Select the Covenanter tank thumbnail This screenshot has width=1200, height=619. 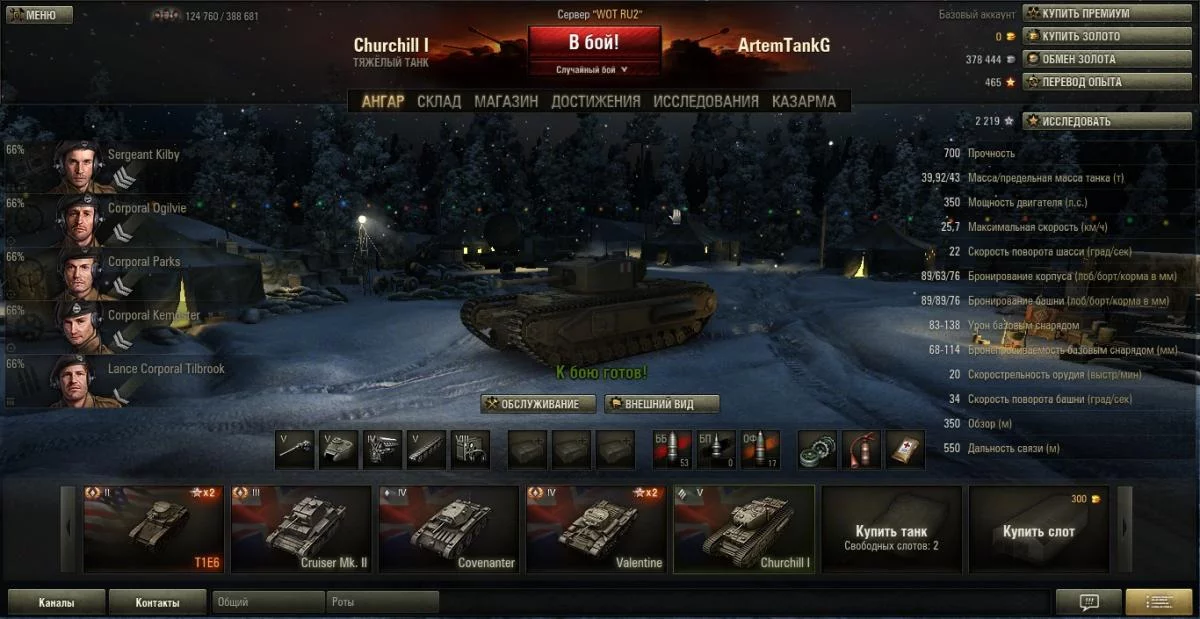click(447, 529)
